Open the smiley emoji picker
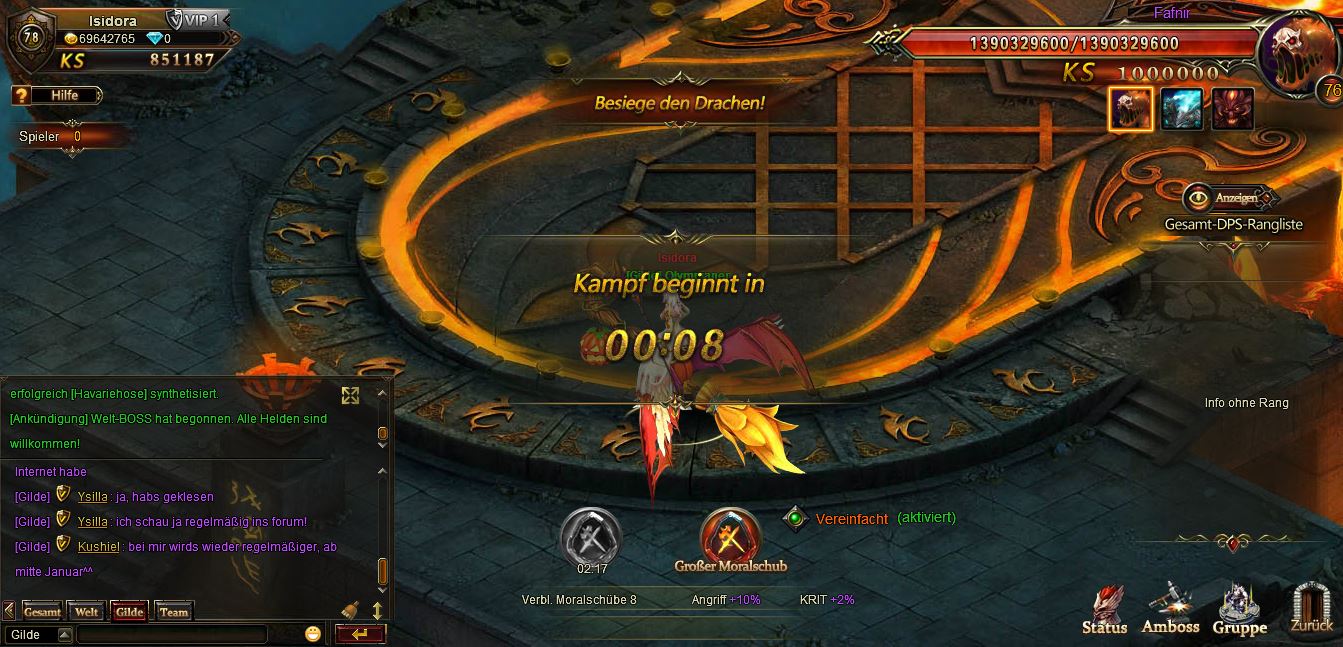The image size is (1343, 647). click(313, 634)
